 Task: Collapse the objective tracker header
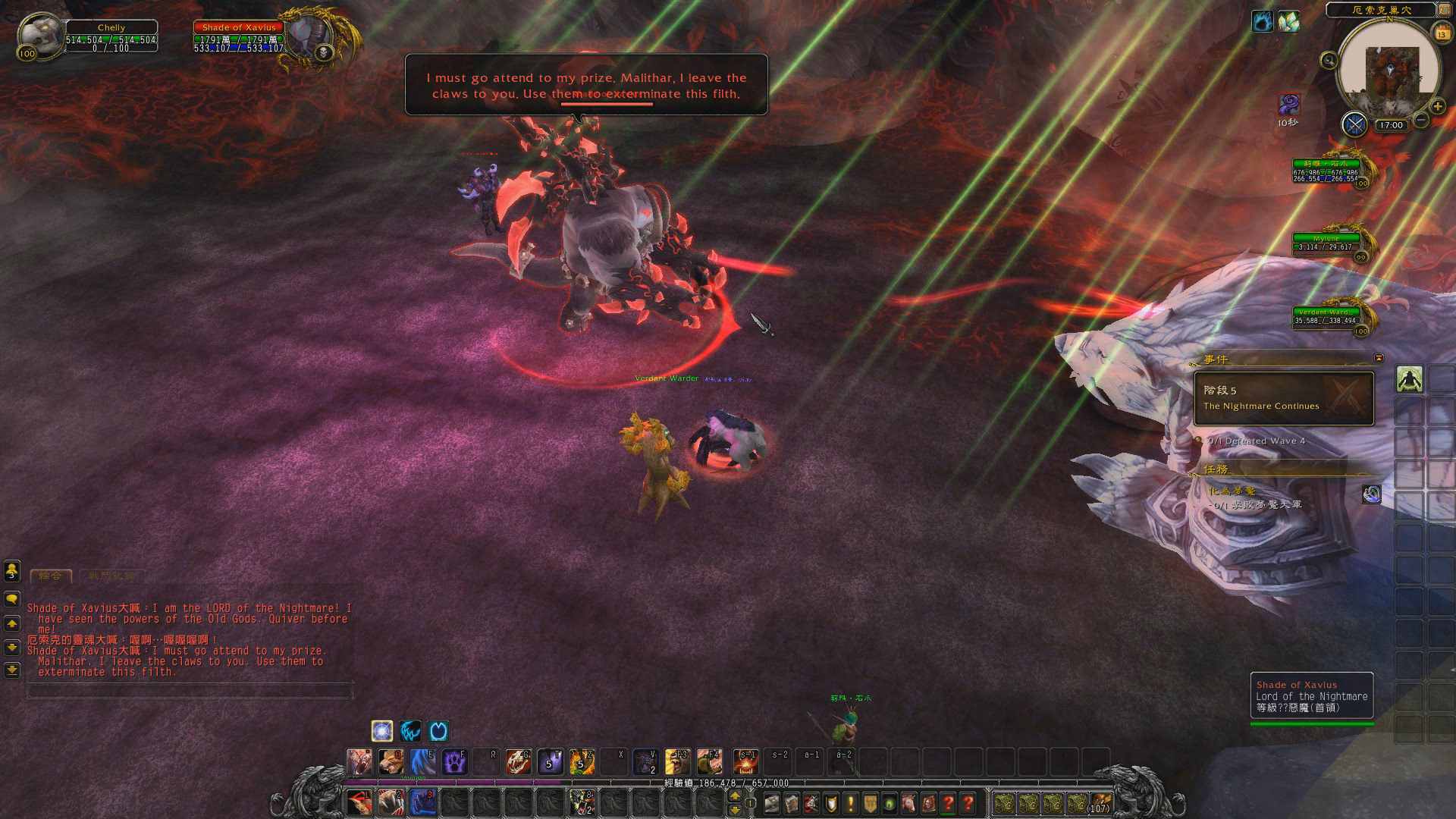coord(1379,358)
